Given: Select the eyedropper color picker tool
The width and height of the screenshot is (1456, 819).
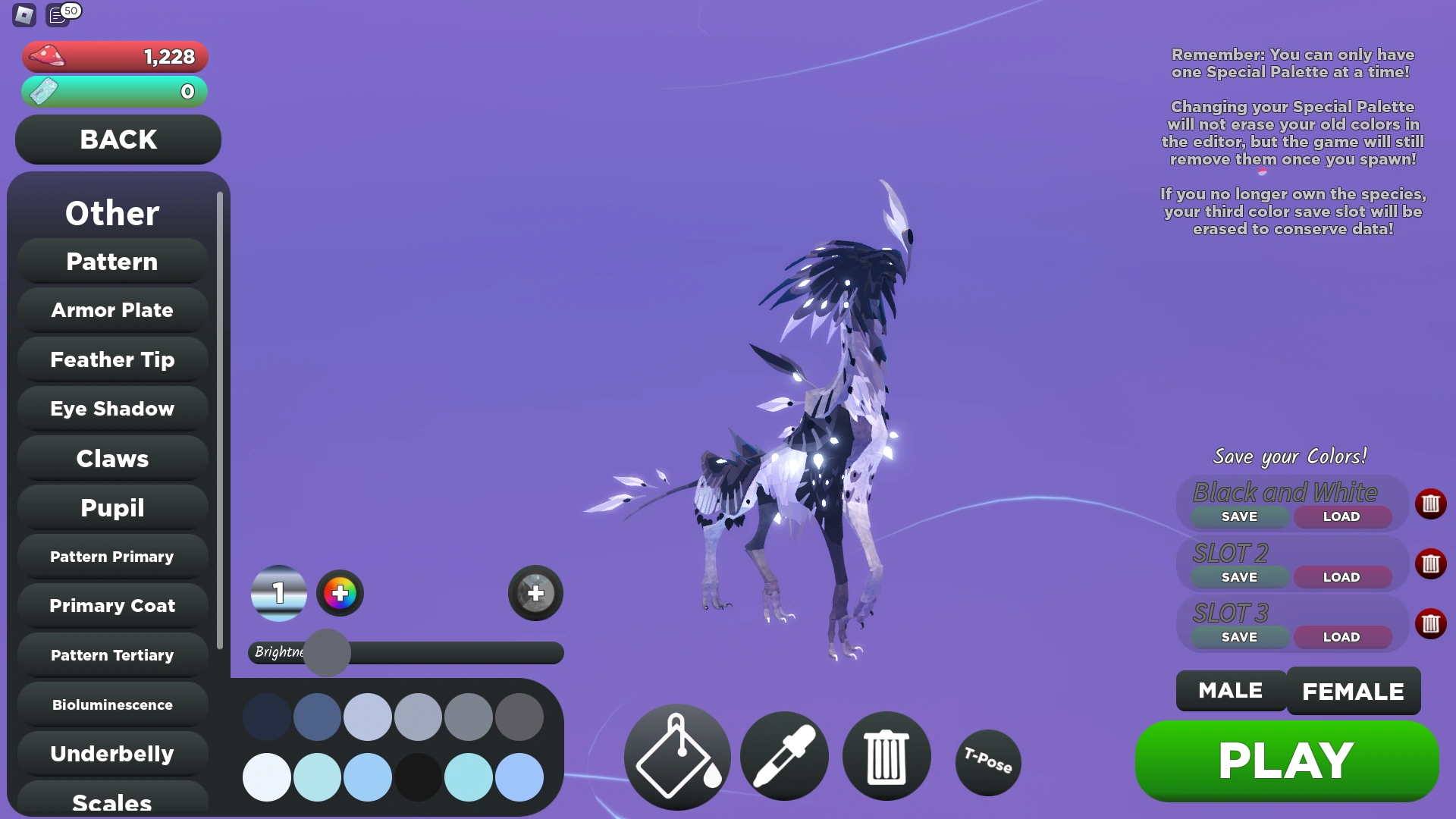Looking at the screenshot, I should click(783, 756).
